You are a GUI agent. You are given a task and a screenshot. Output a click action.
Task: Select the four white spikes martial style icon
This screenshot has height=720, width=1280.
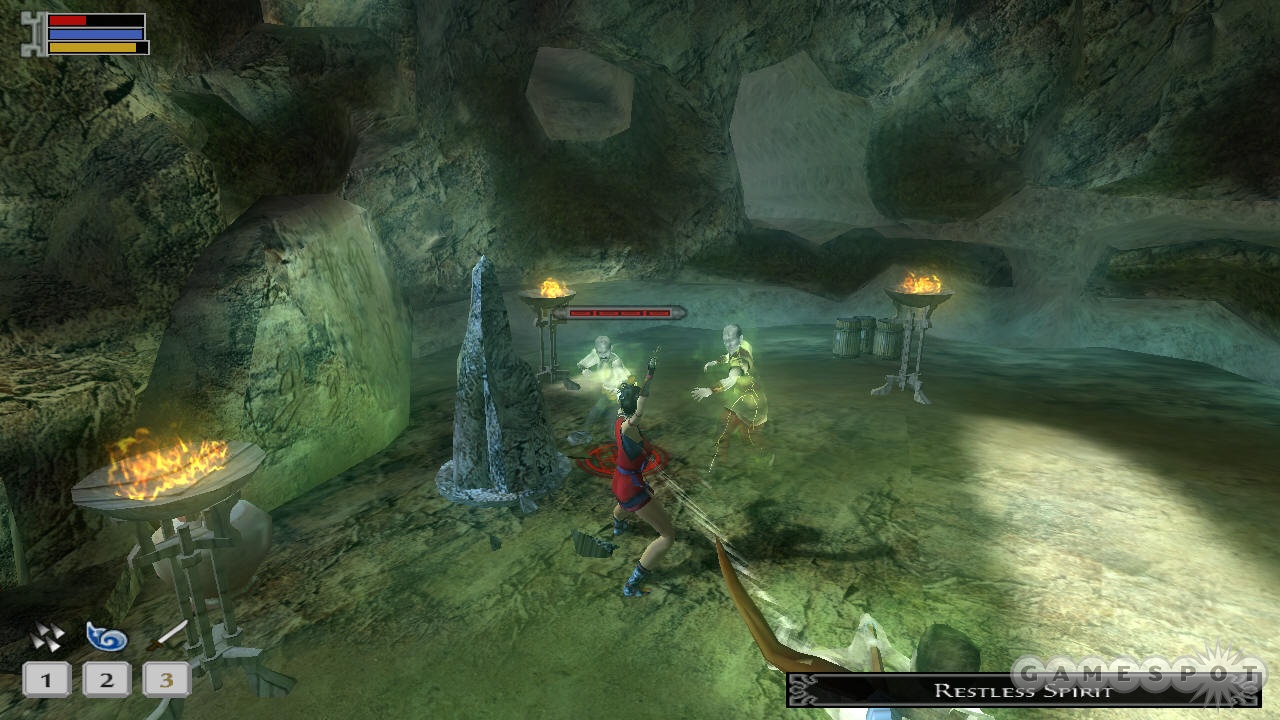coord(46,637)
